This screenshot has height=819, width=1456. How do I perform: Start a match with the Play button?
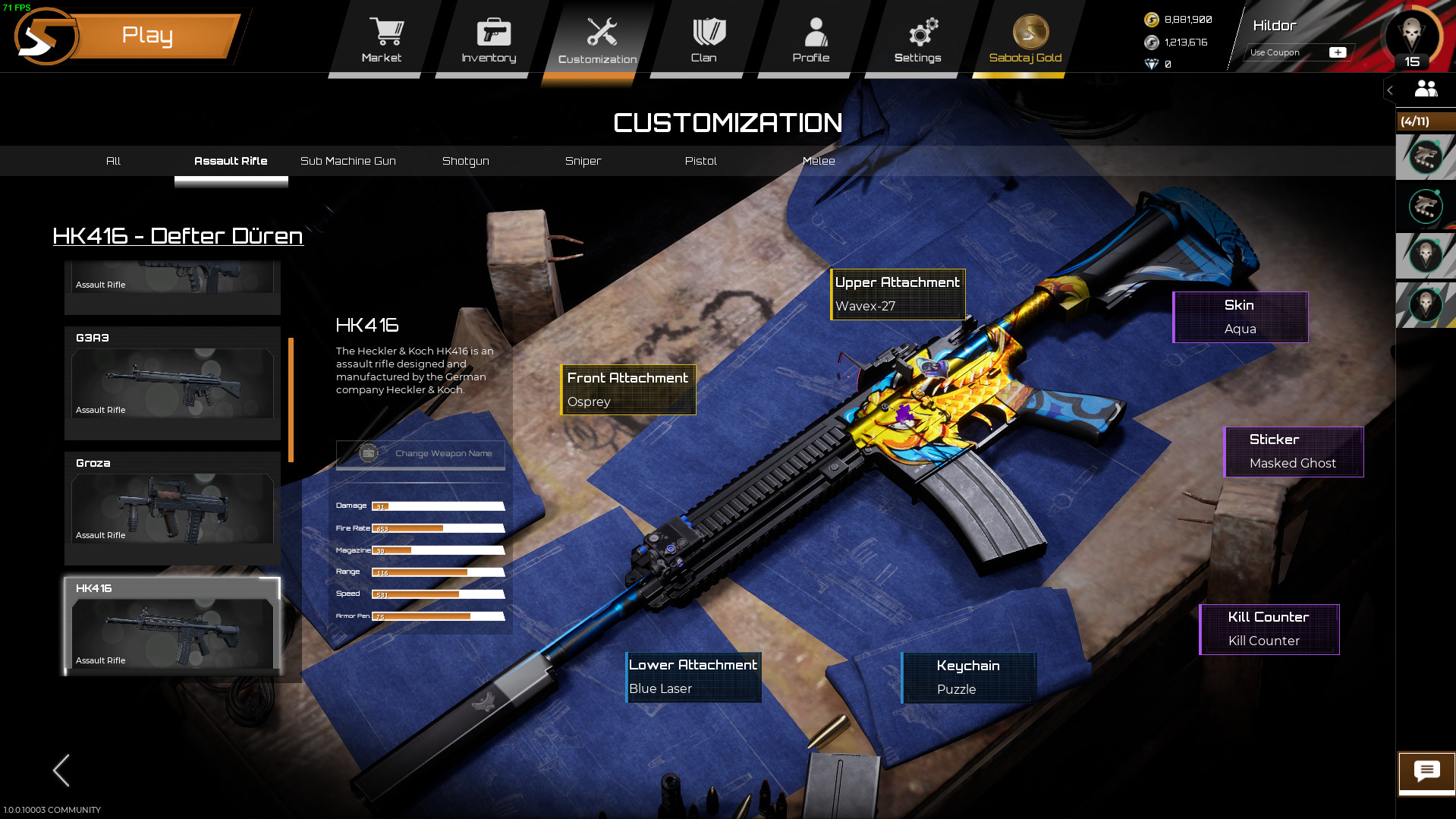tap(148, 36)
